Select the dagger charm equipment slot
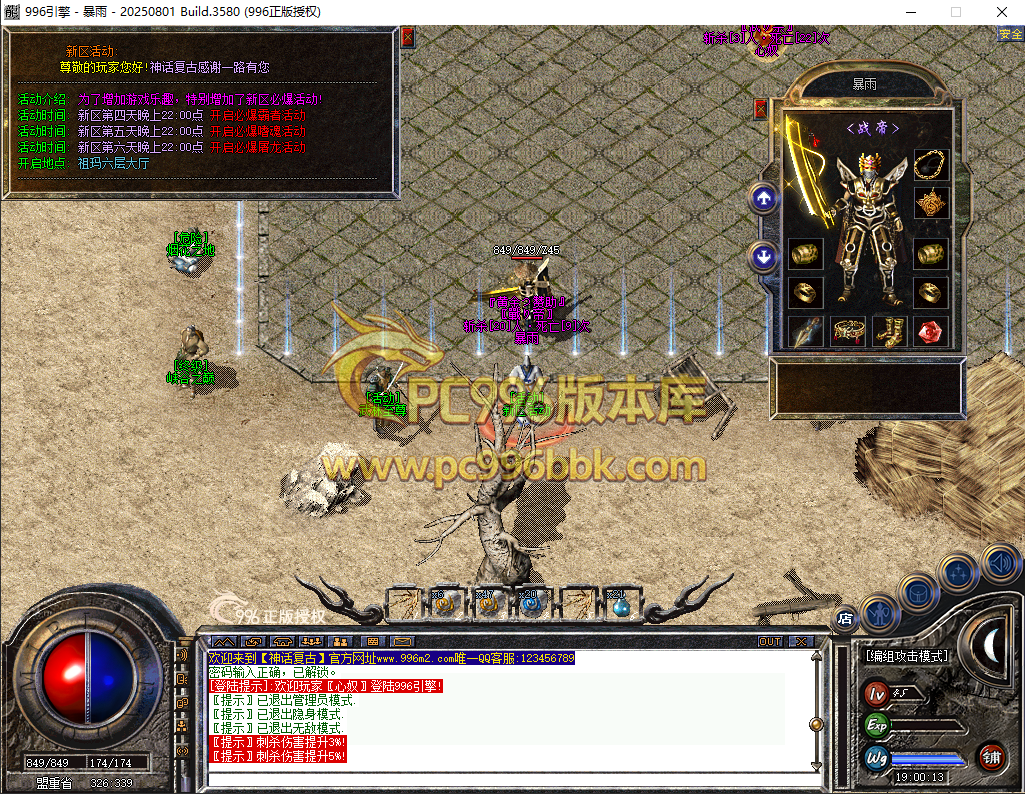Image resolution: width=1025 pixels, height=794 pixels. coord(806,331)
